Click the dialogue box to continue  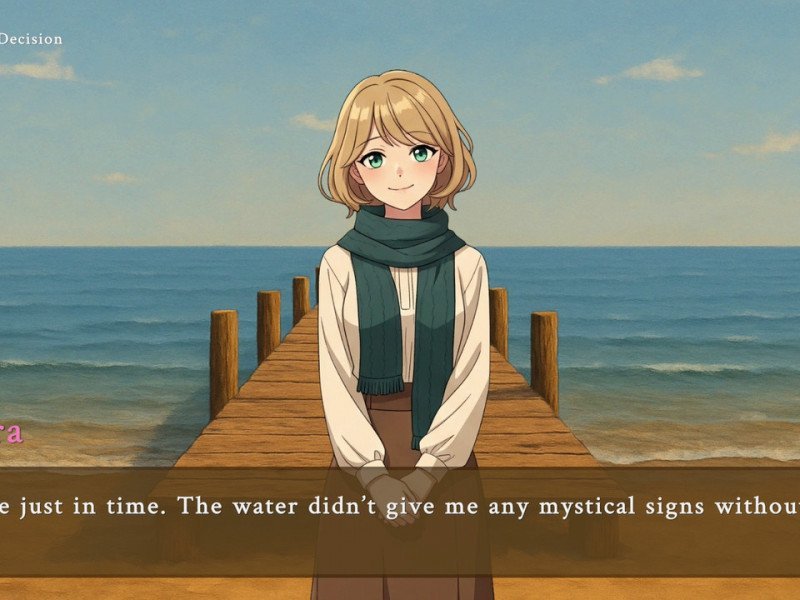[400, 520]
